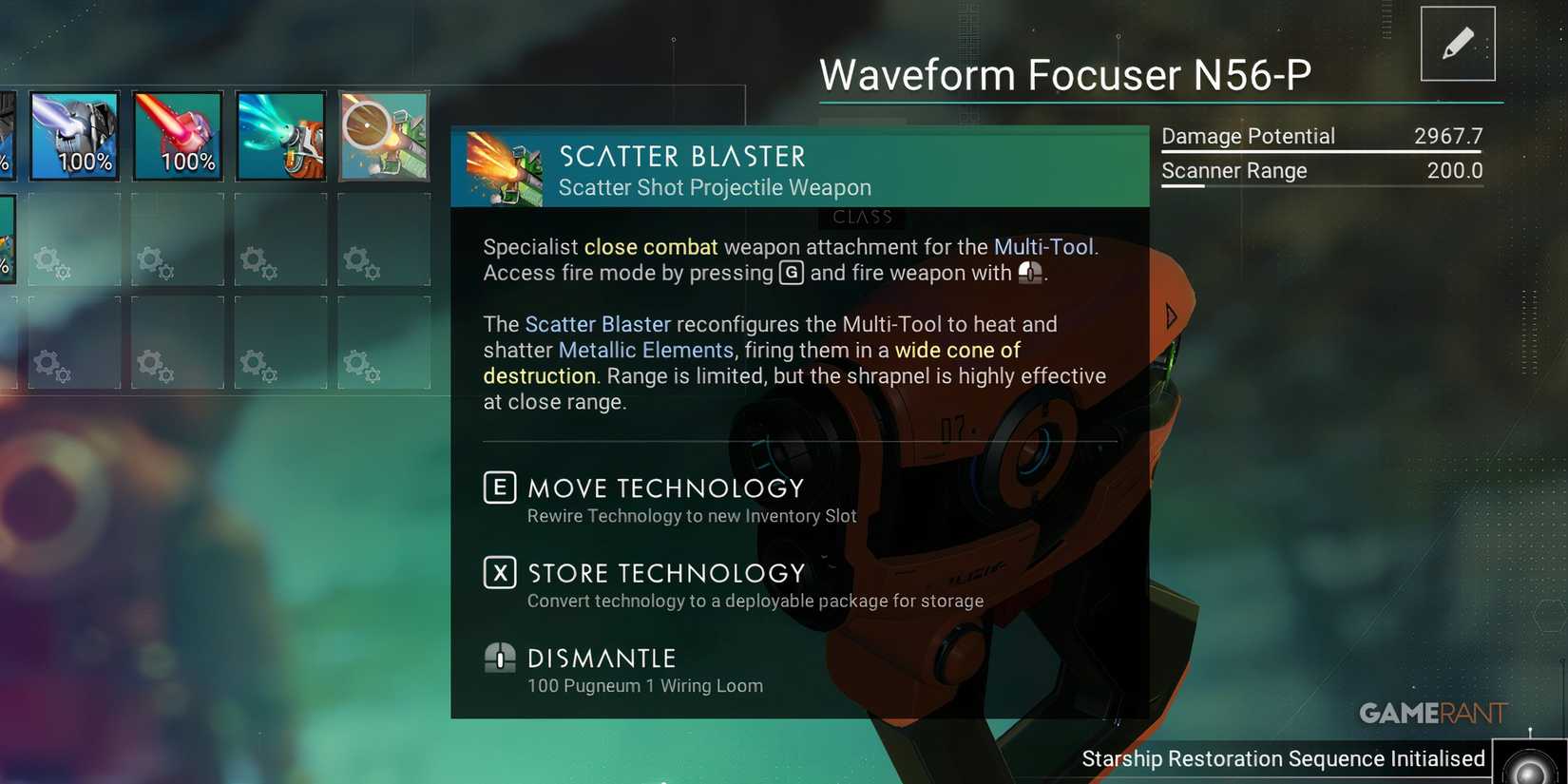Click the E key glyph beside Move Technology
The width and height of the screenshot is (1568, 784).
(499, 488)
